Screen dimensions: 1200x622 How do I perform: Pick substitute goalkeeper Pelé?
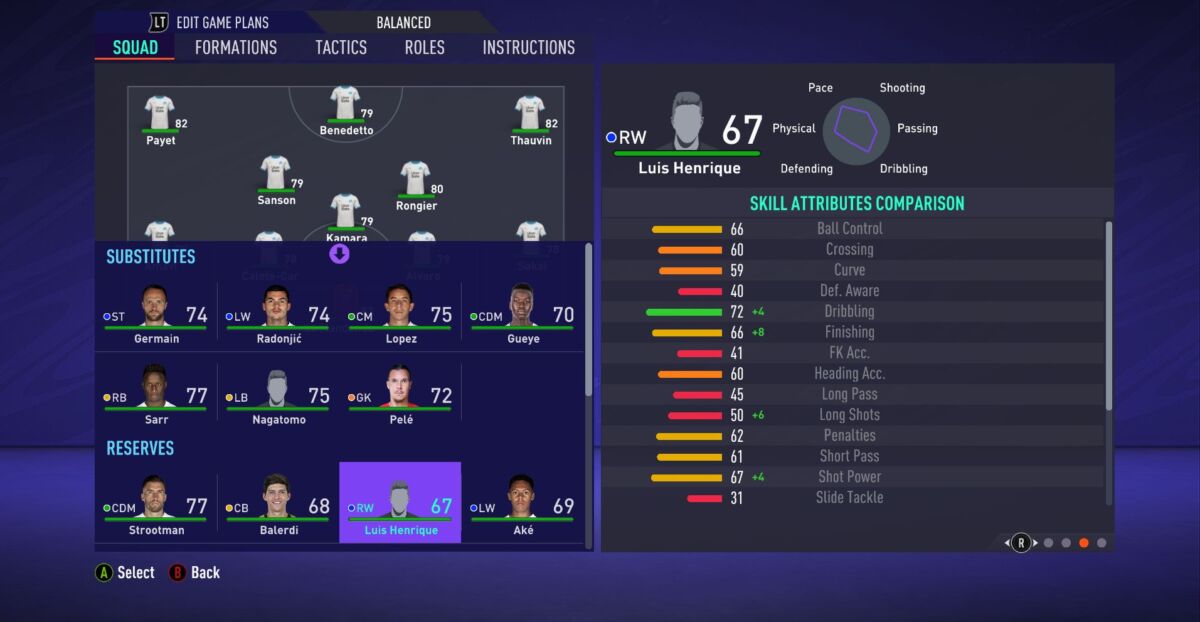point(400,397)
